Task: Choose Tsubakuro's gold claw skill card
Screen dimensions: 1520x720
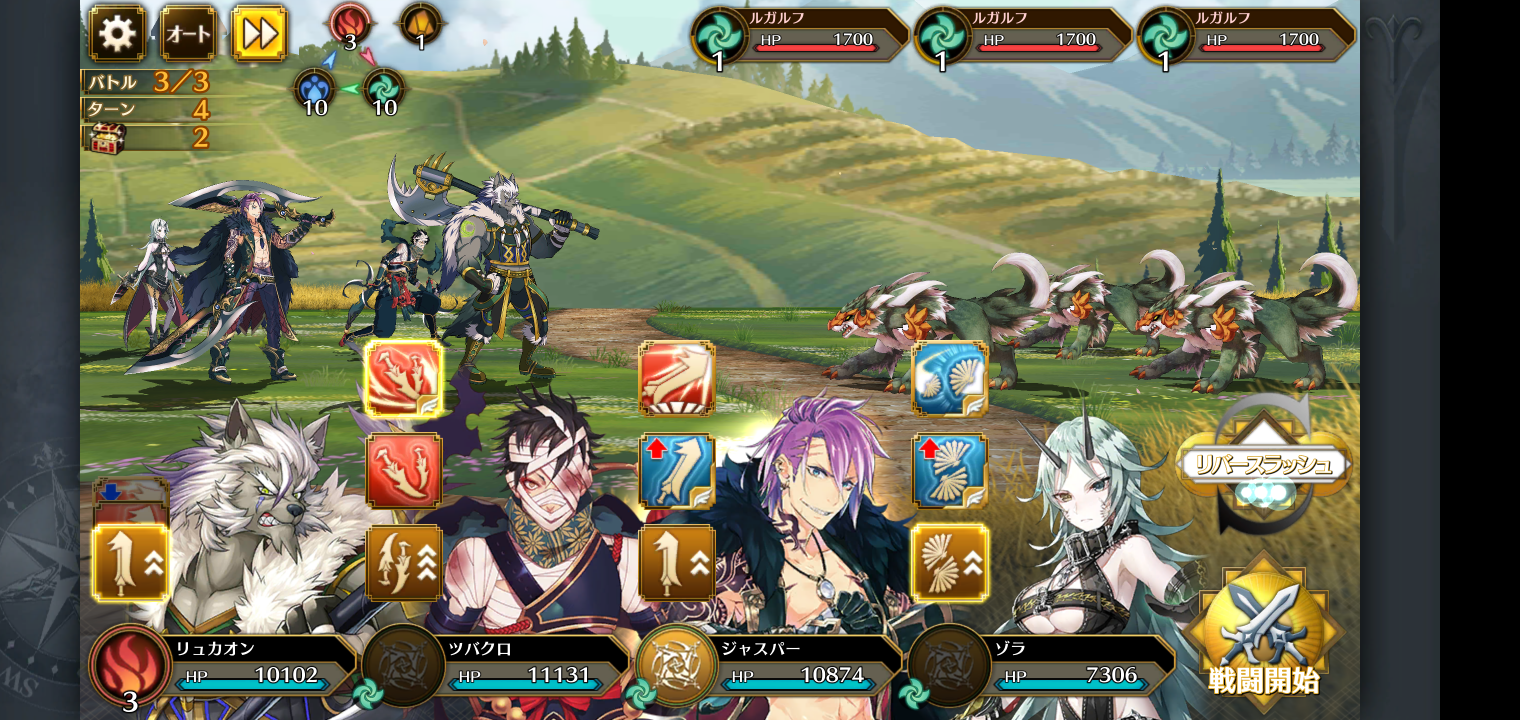Action: click(x=404, y=563)
